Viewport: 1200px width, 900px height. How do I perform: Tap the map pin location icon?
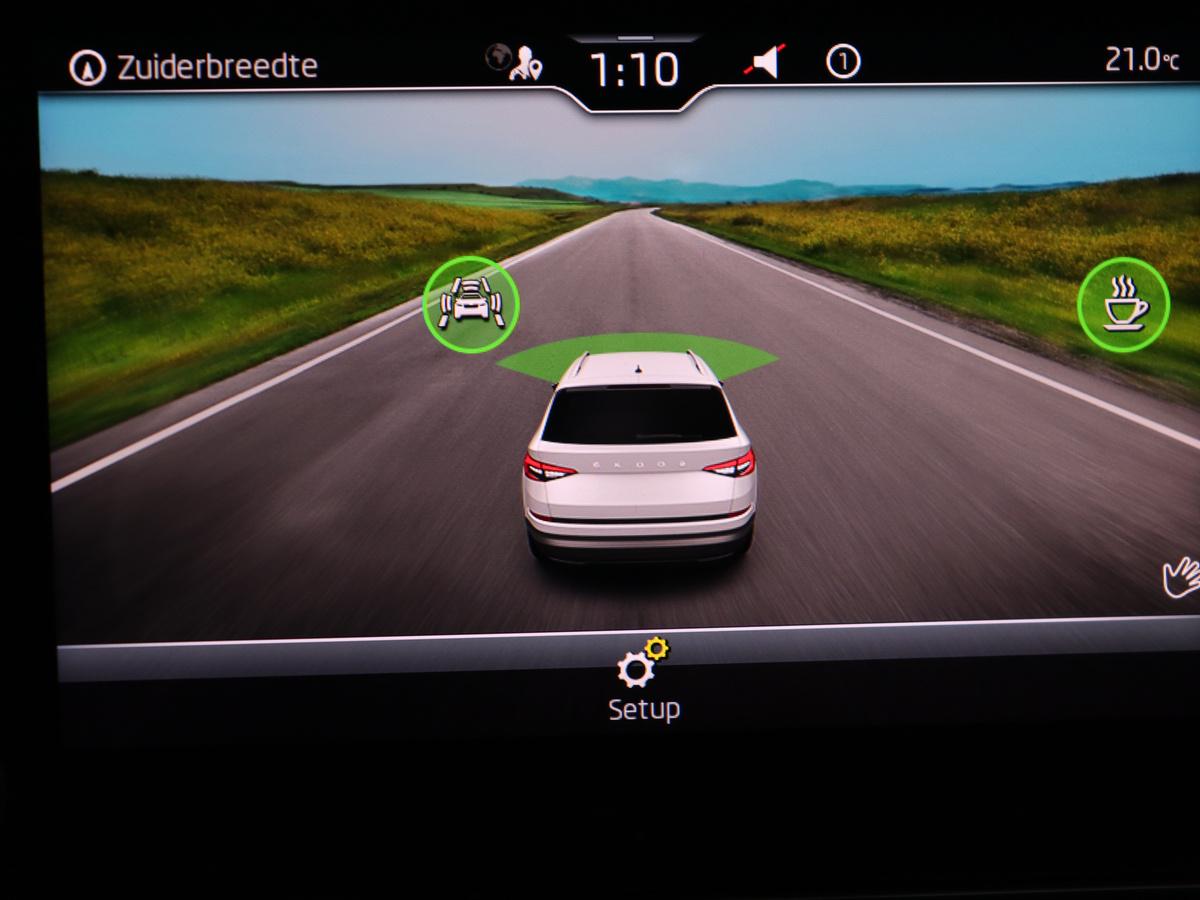(x=525, y=65)
